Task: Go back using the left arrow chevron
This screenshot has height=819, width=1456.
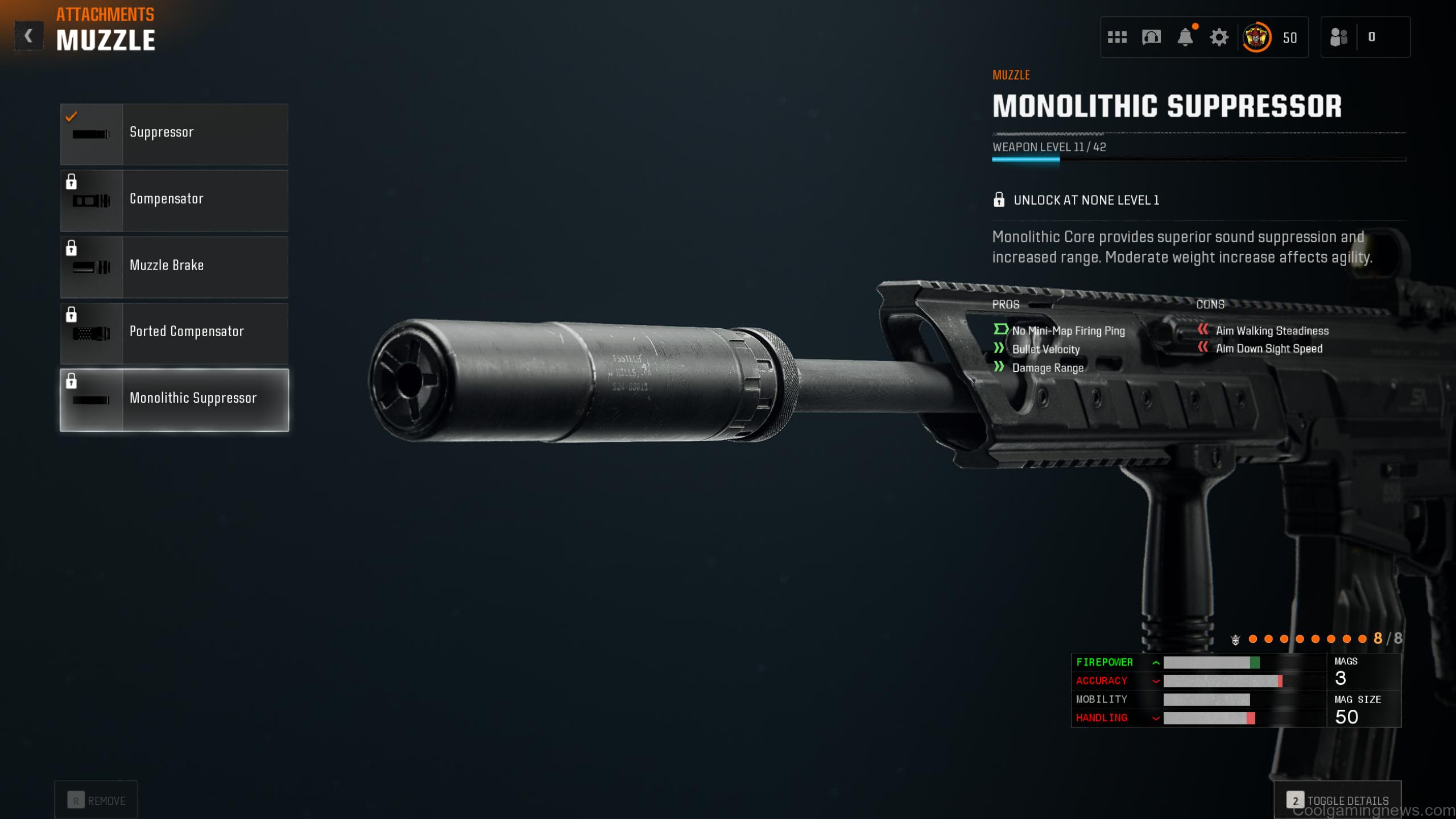Action: [x=29, y=36]
